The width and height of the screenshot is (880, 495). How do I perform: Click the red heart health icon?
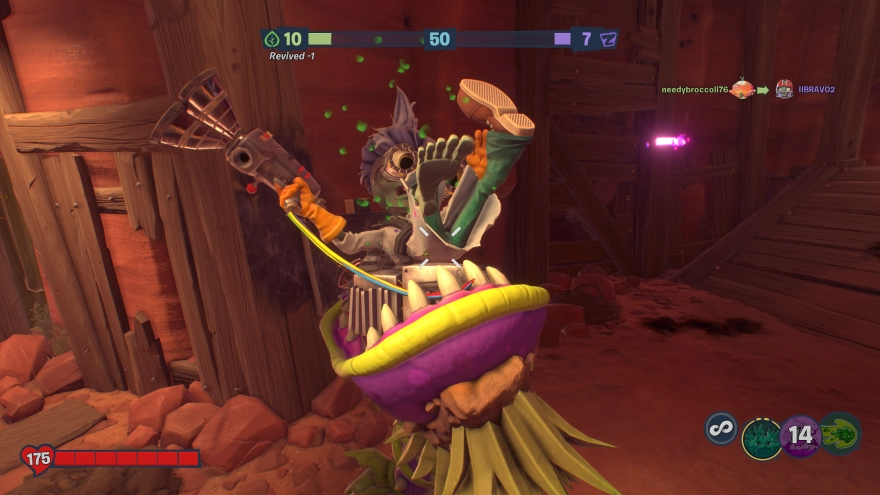37,459
